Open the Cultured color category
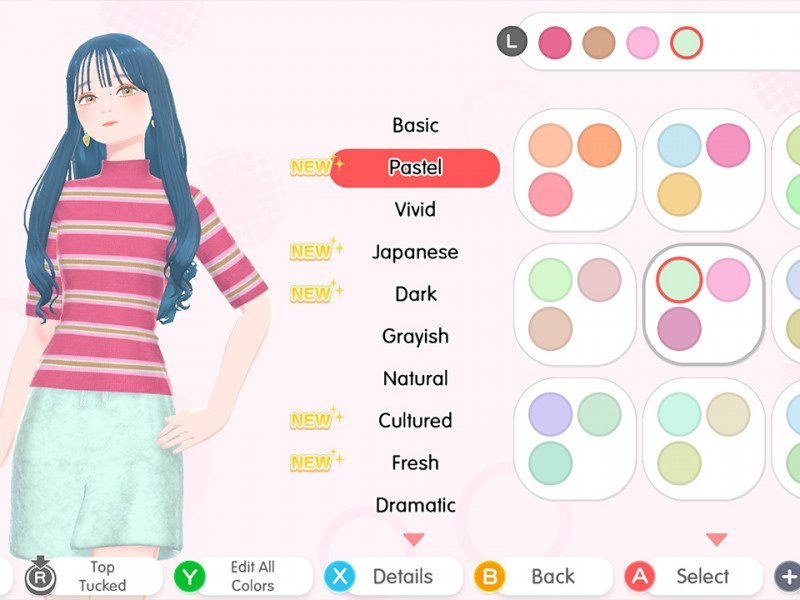 (415, 420)
